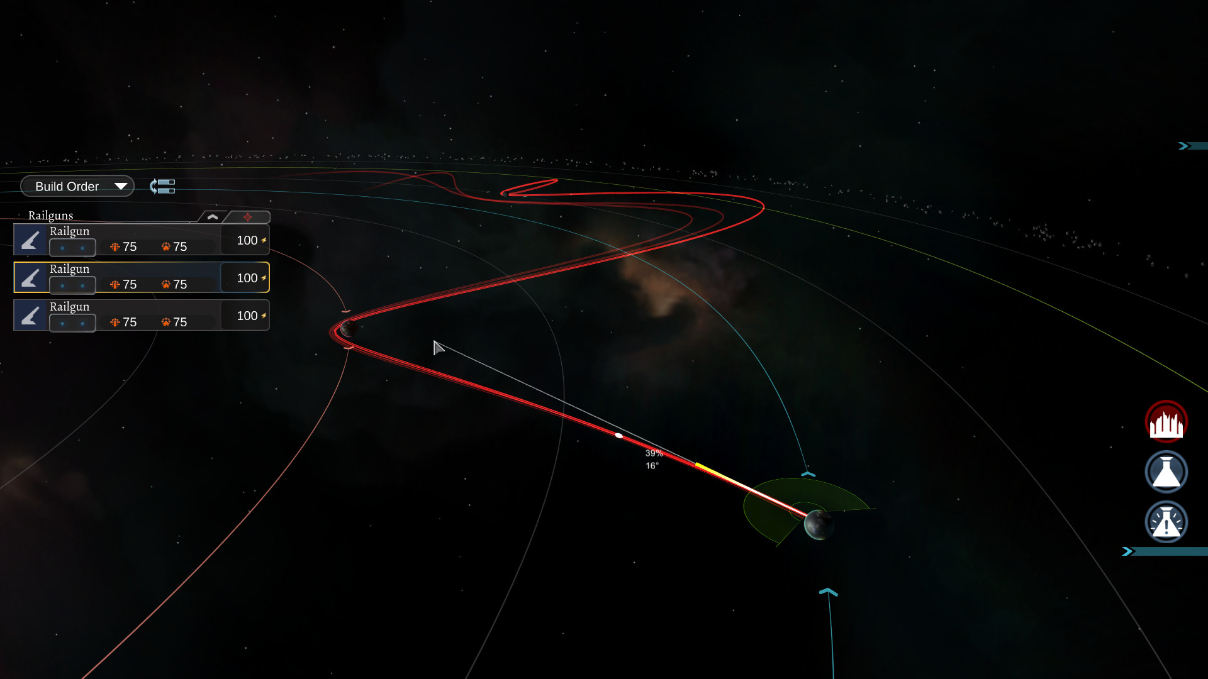Select the gold-highlighted Railgun row
Viewport: 1208px width, 679px height.
click(141, 277)
